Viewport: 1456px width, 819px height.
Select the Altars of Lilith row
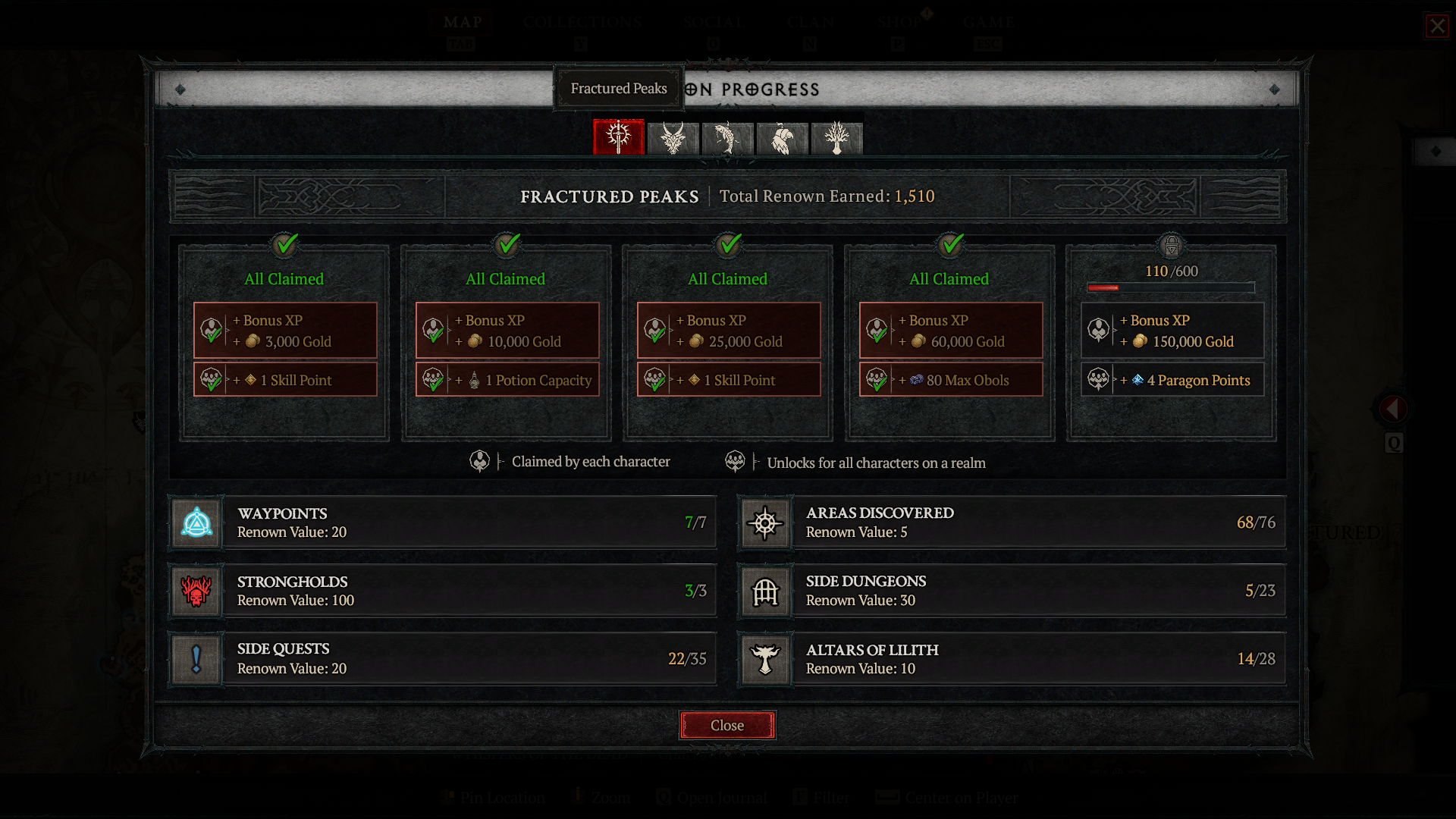[x=1012, y=659]
